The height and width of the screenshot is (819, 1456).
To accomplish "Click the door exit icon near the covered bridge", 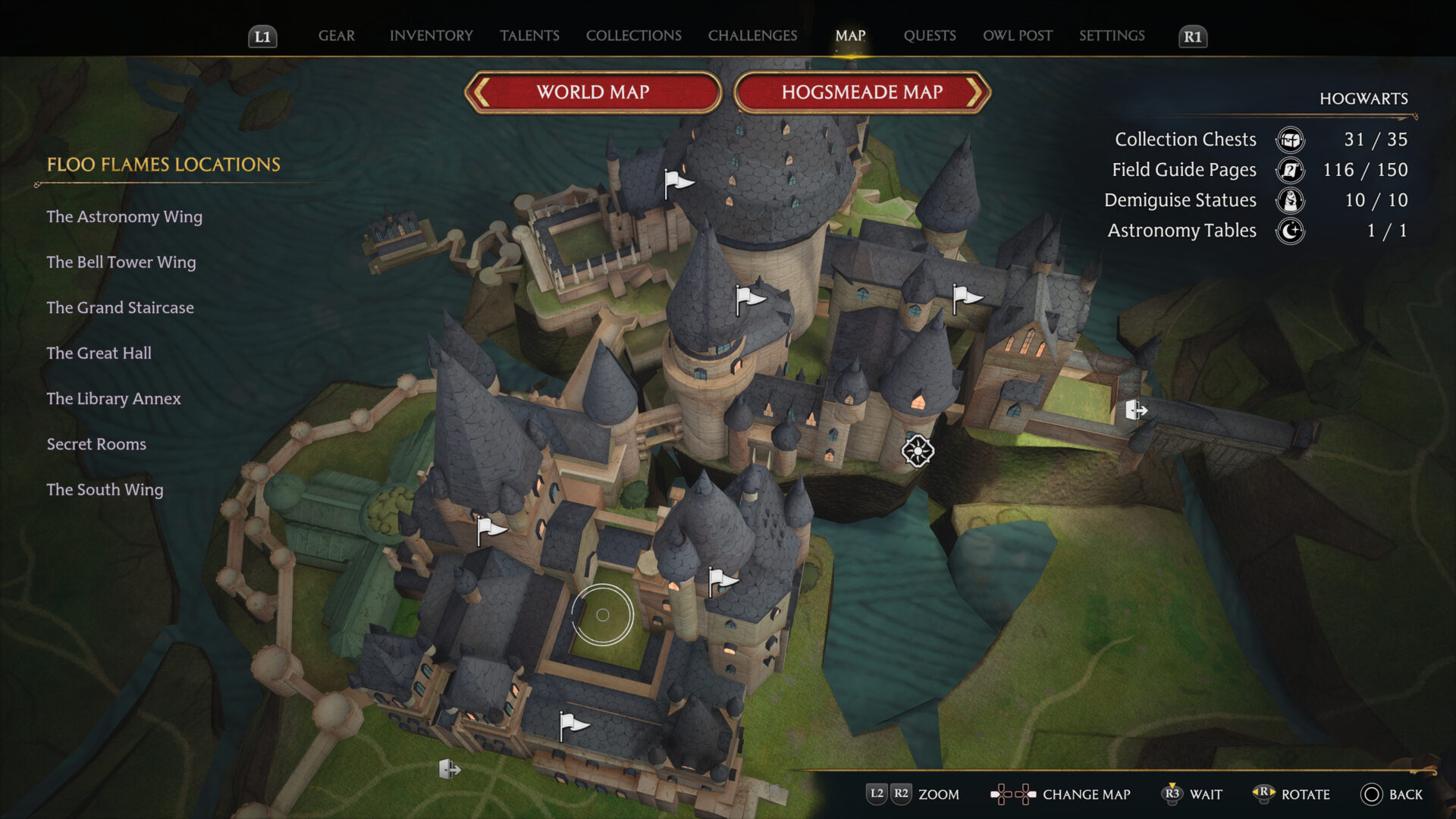I will coord(1135,410).
